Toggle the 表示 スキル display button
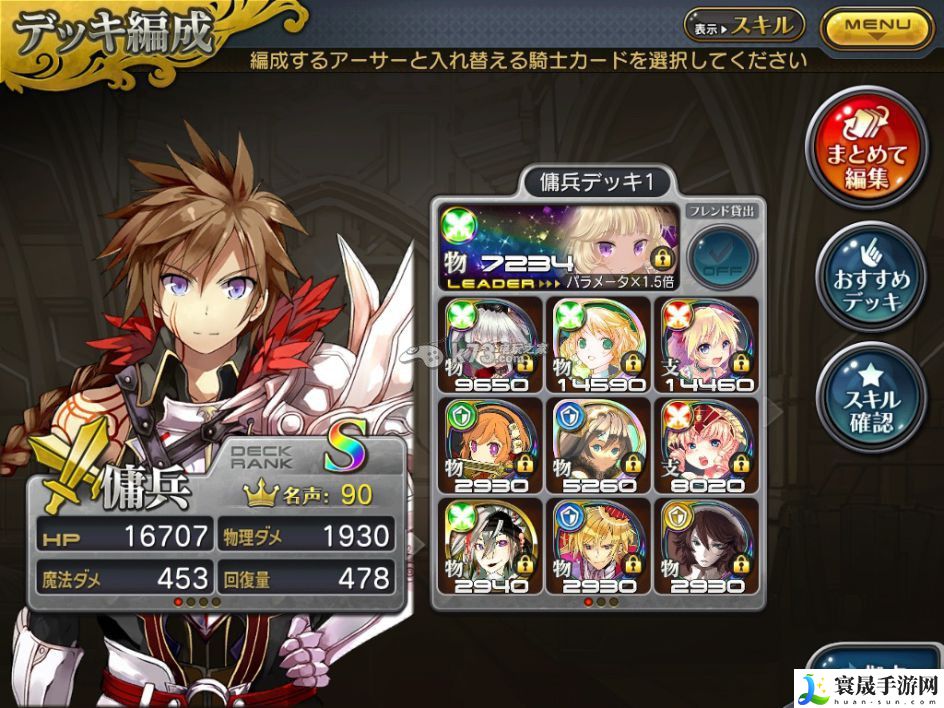Viewport: 944px width, 708px height. [744, 26]
